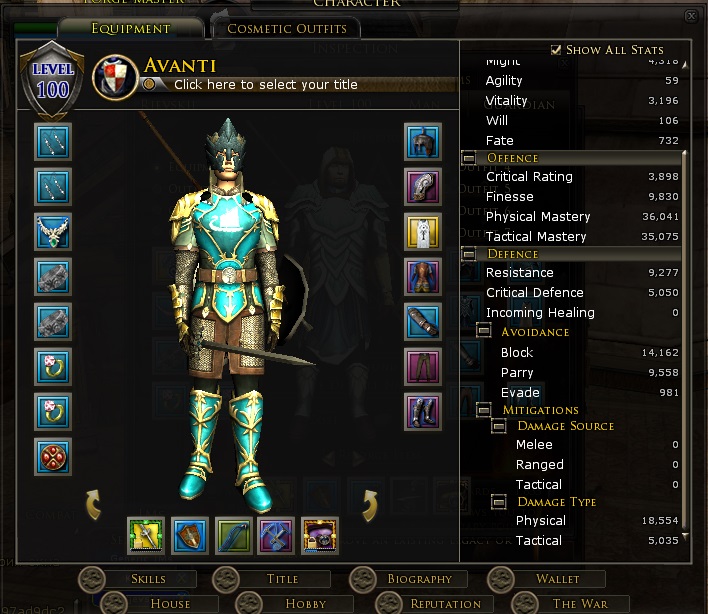Viewport: 708px width, 614px height.
Task: Rotate character with the left arrow
Action: (93, 503)
